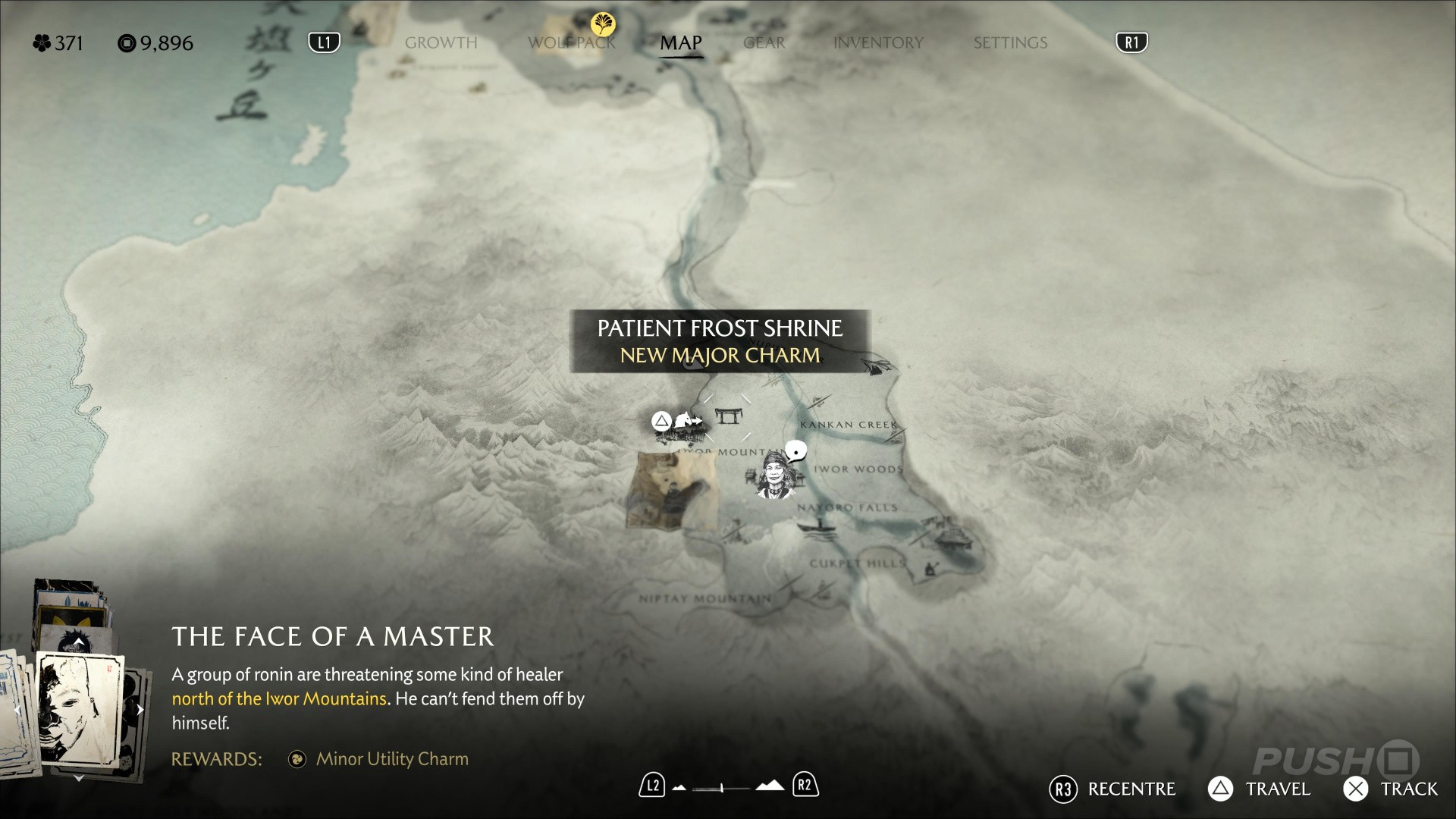Adjust the map zoom slider
The width and height of the screenshot is (1456, 819).
coord(721,788)
